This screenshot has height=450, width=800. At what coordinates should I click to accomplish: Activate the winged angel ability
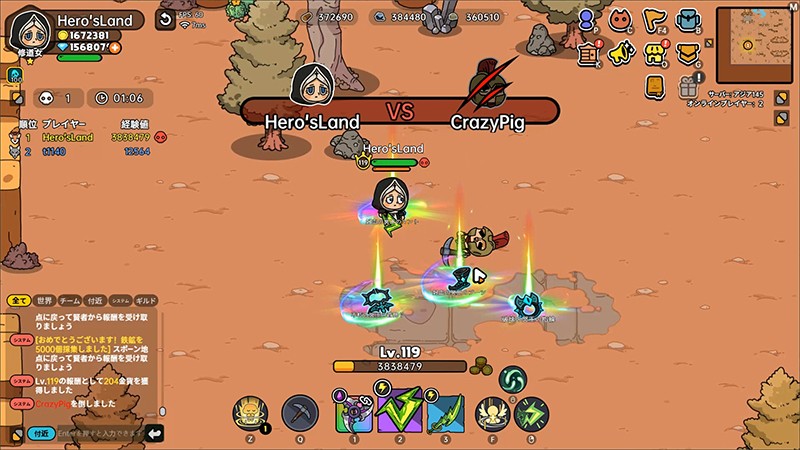point(490,413)
